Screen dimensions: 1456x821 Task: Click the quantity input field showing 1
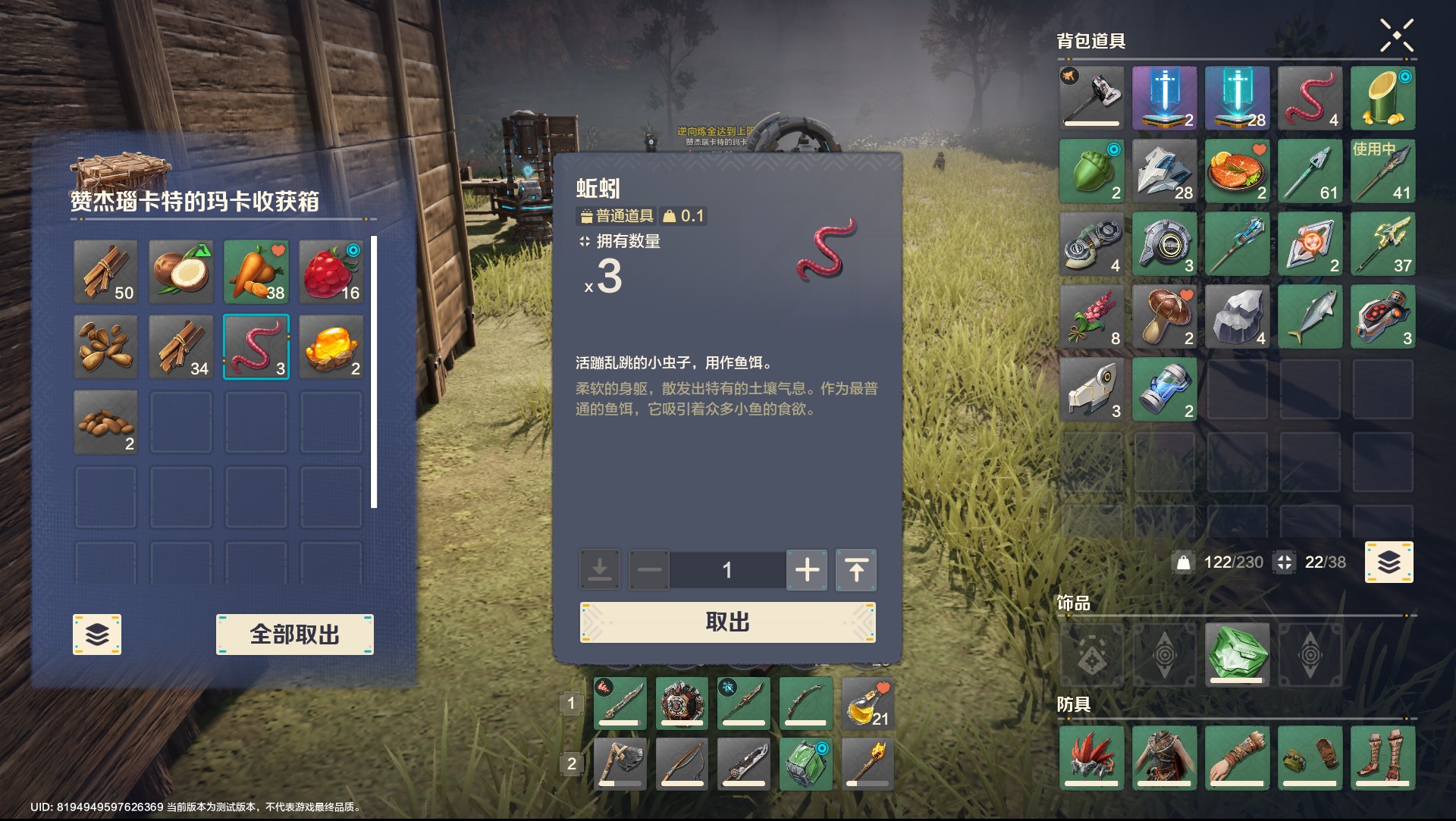[x=727, y=570]
